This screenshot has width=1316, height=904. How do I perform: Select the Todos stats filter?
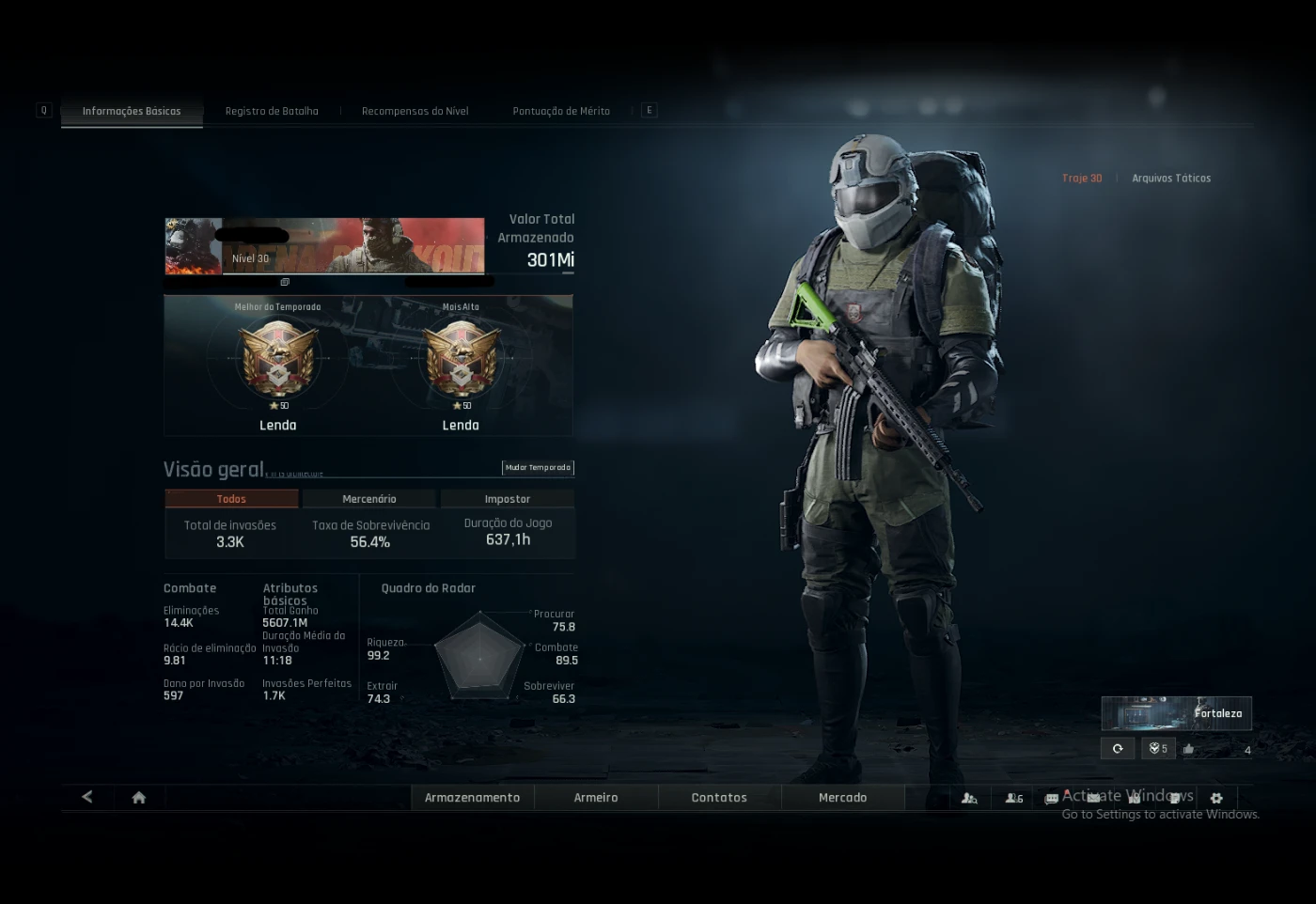coord(231,499)
